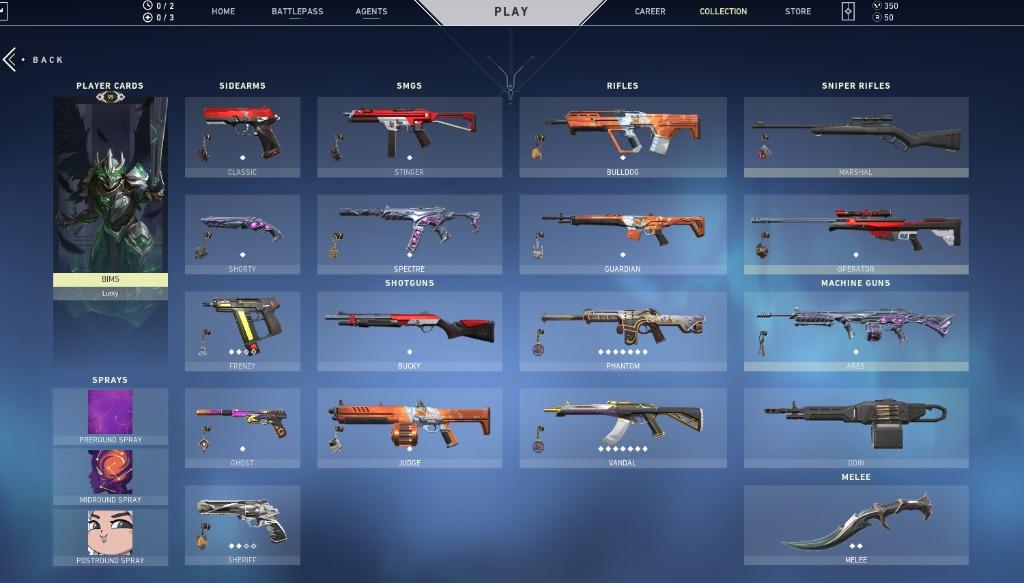Go back using the Back button

pos(35,60)
